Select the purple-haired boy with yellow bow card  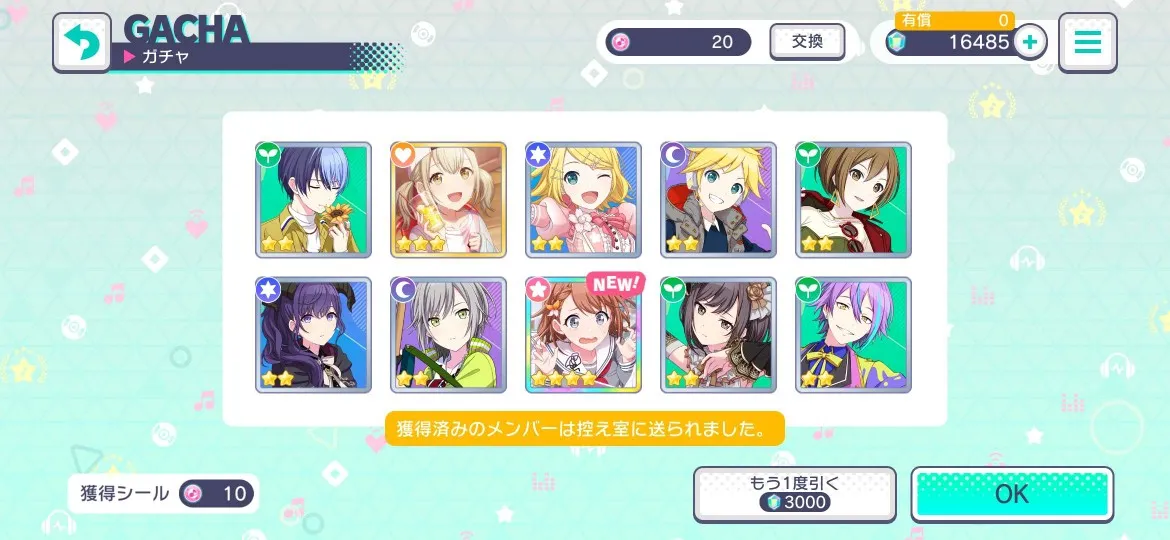point(853,335)
